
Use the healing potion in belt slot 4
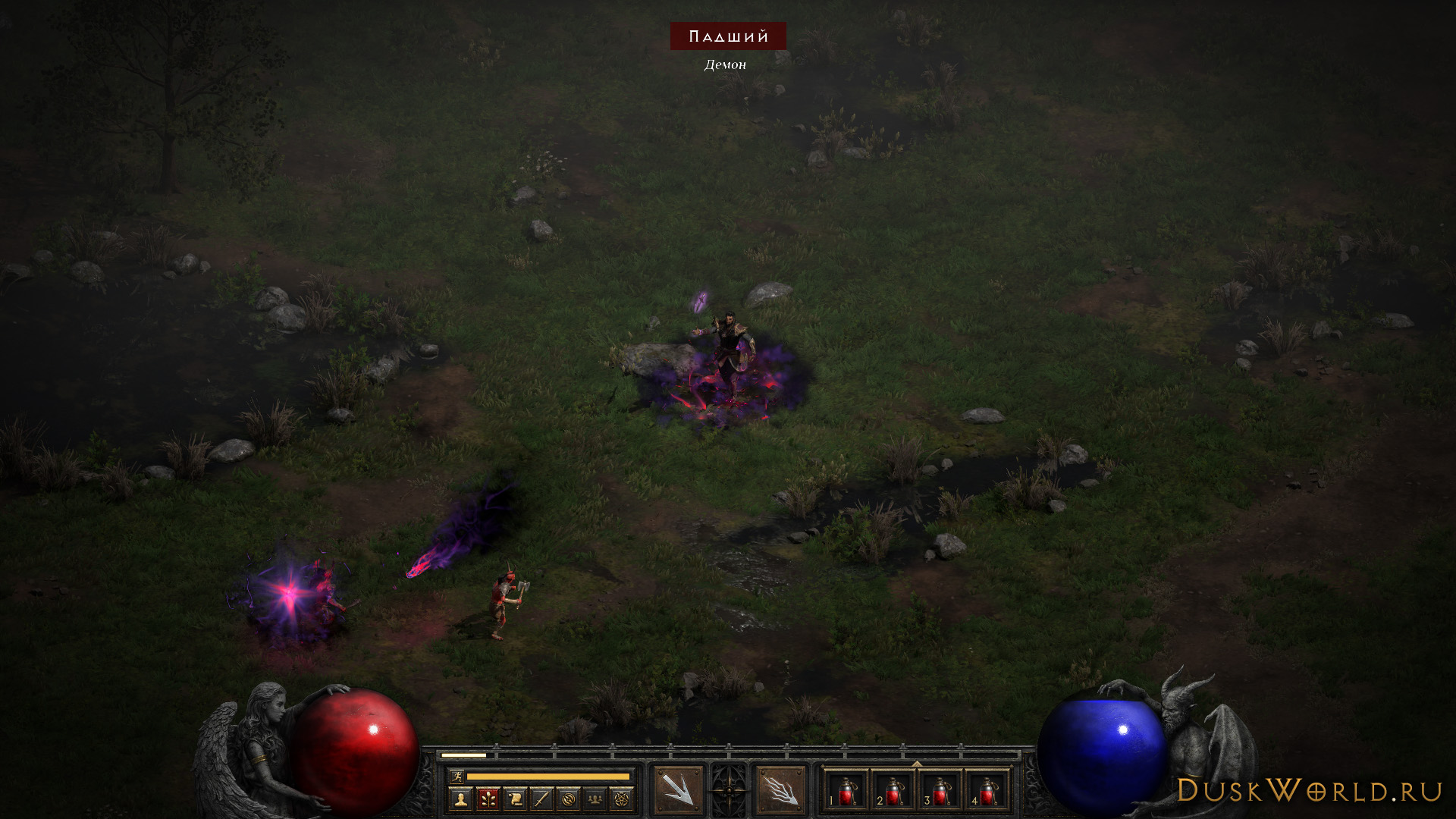987,791
